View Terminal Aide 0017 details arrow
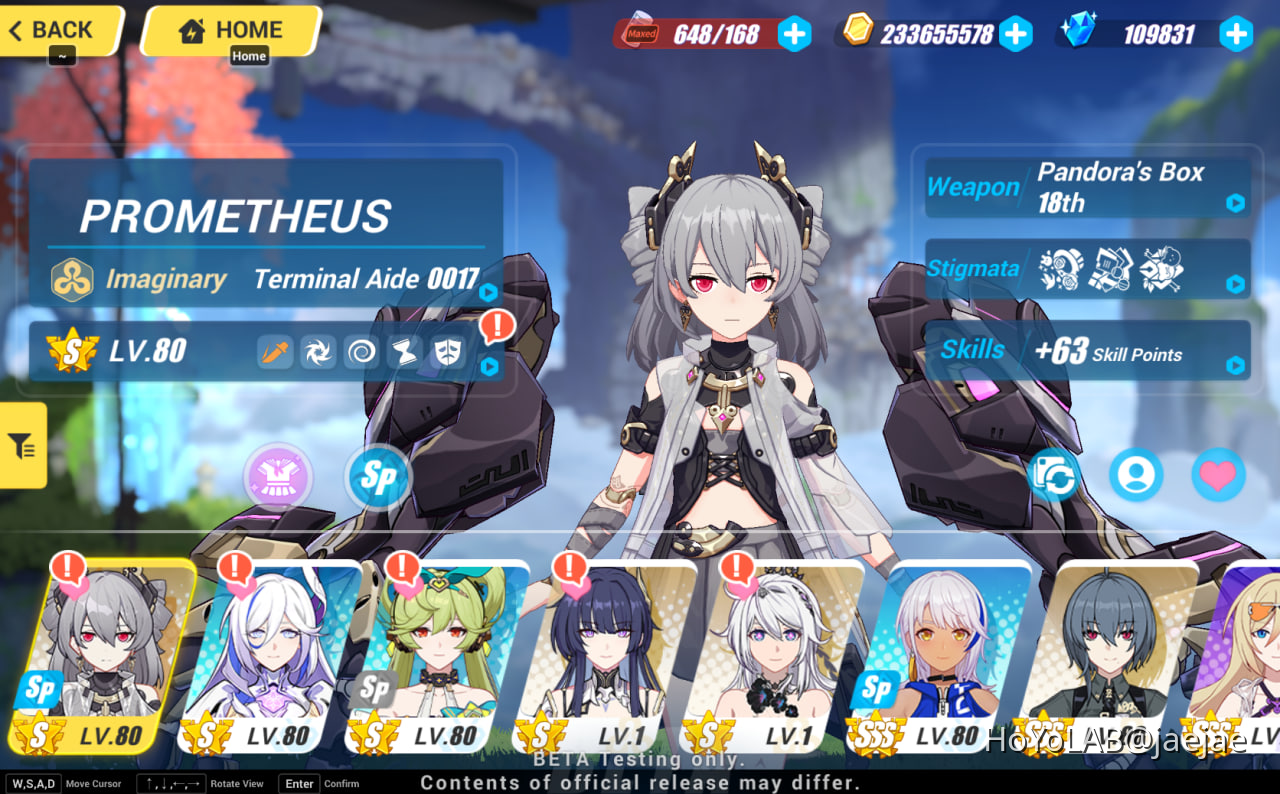This screenshot has width=1280, height=794. tap(488, 291)
